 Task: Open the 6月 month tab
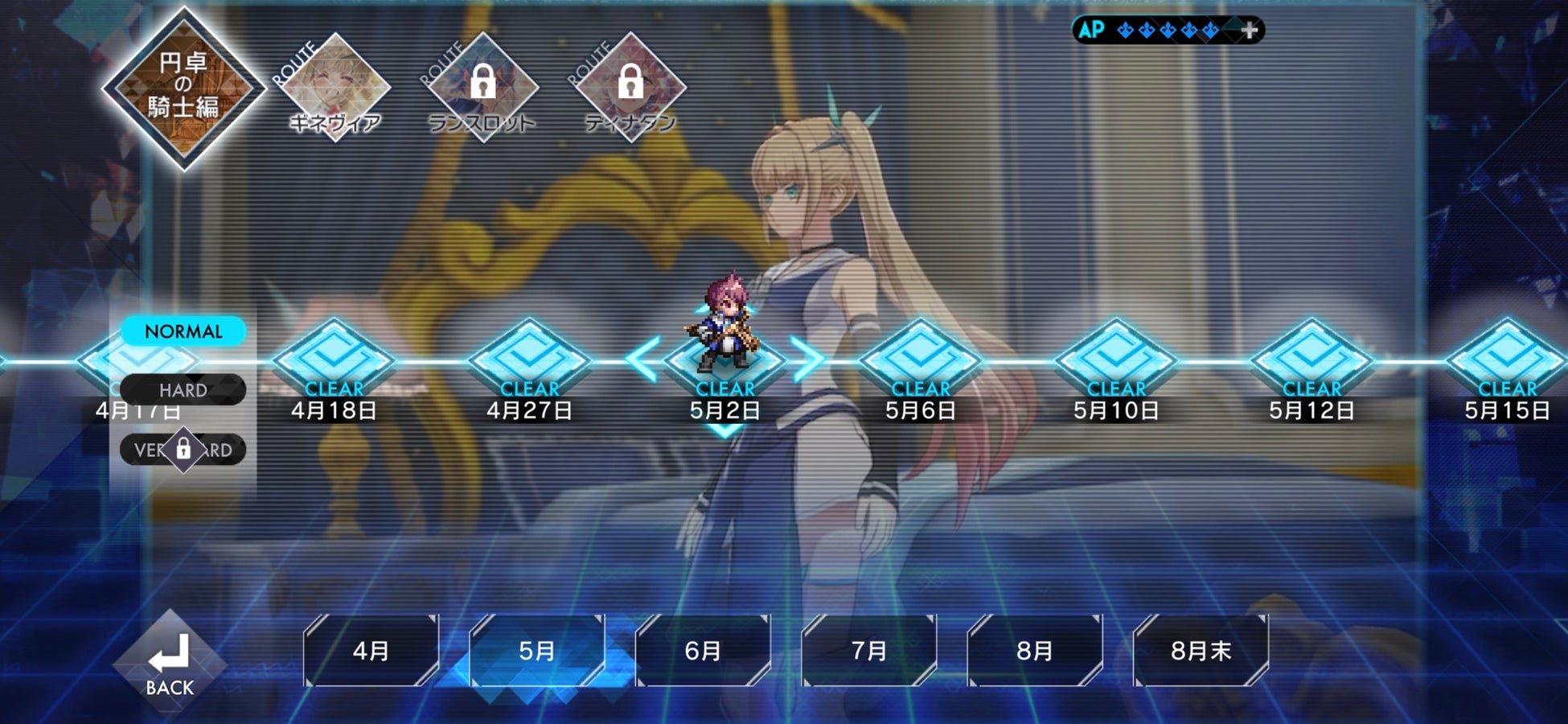click(x=703, y=650)
